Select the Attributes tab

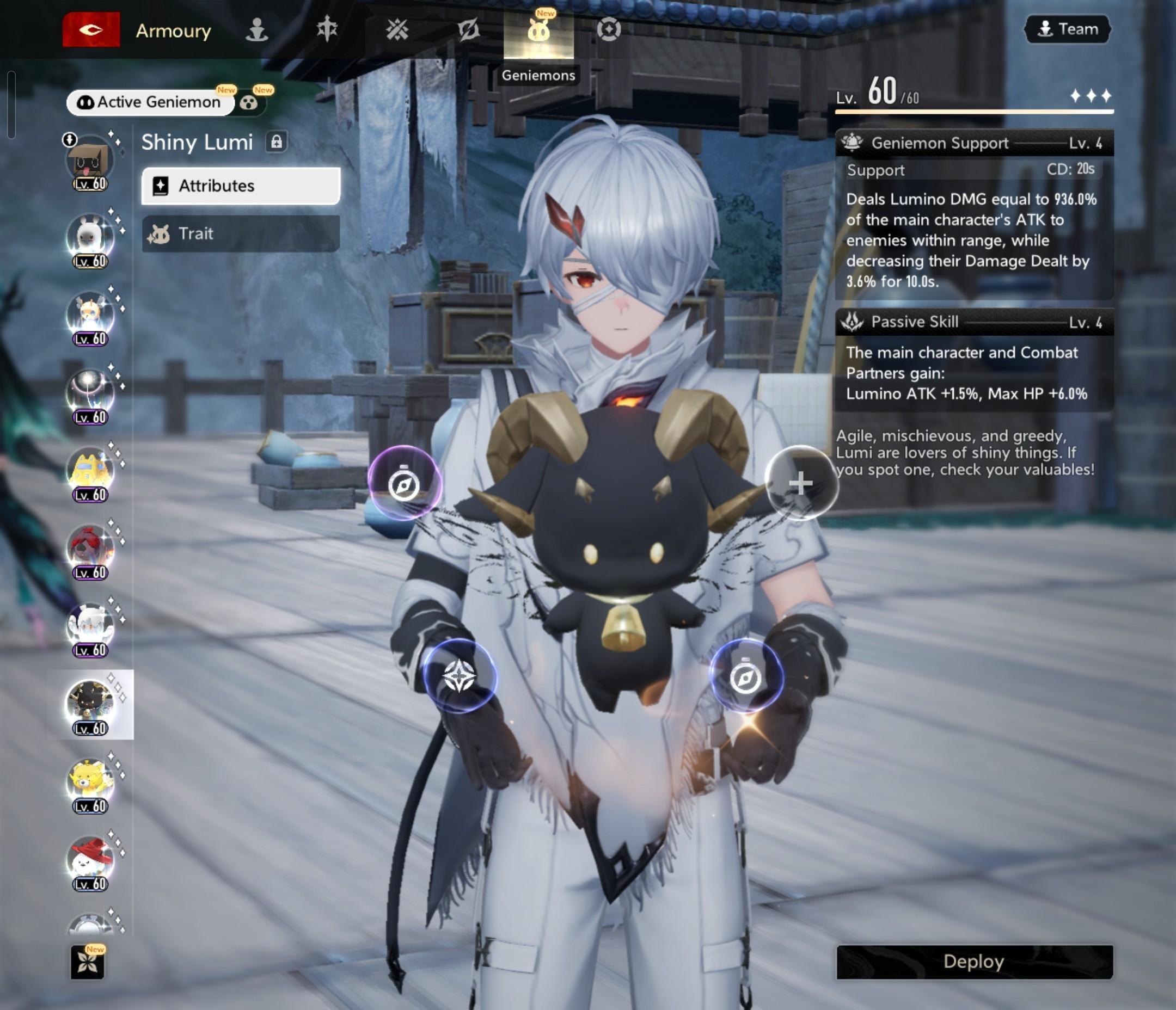click(241, 186)
